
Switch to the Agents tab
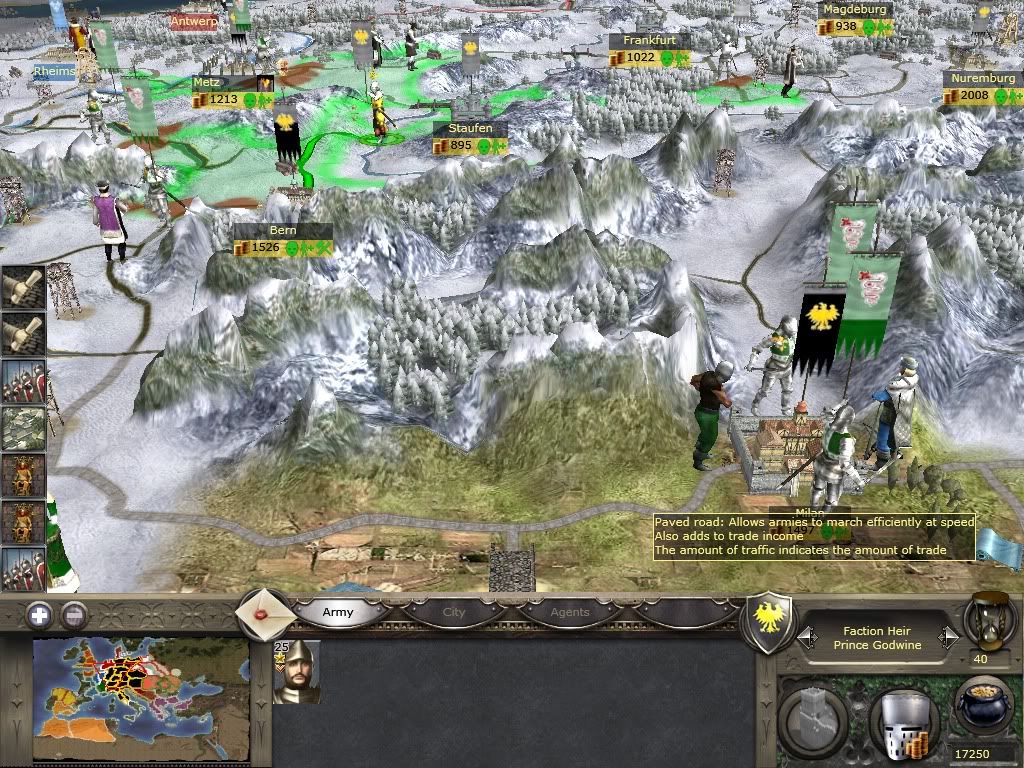point(570,612)
